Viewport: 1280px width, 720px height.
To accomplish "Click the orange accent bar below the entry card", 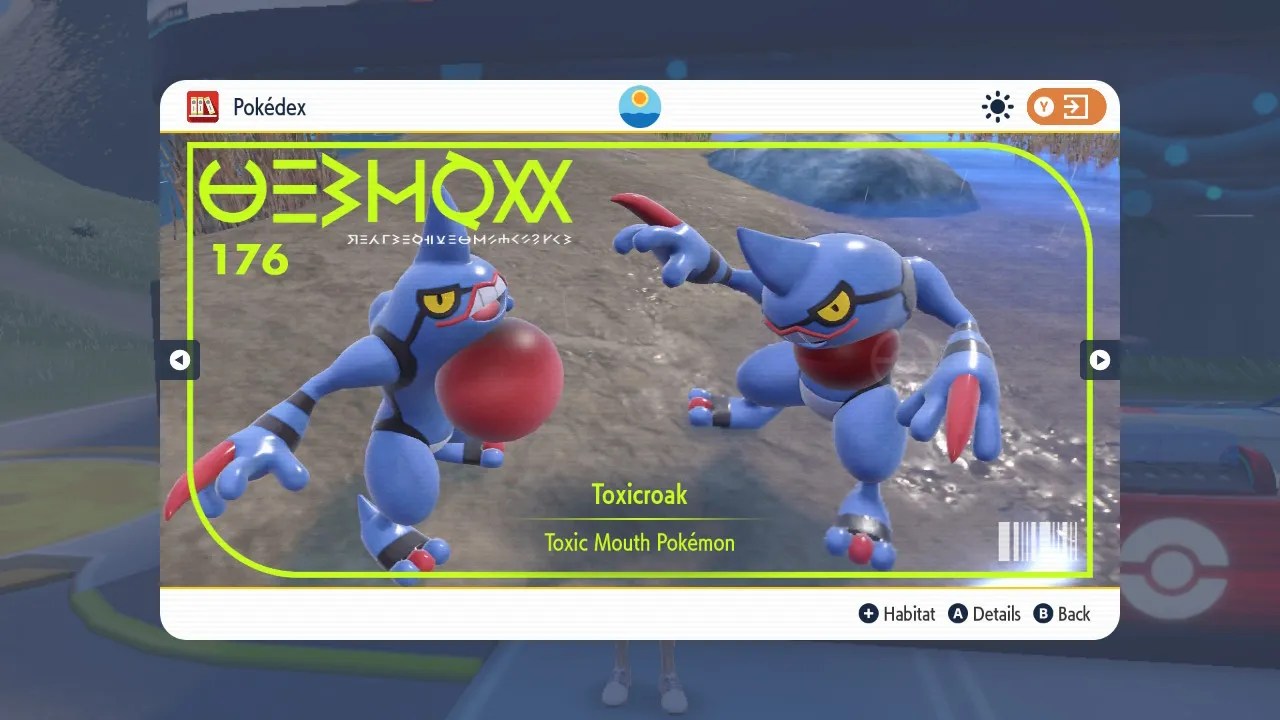I will [640, 590].
